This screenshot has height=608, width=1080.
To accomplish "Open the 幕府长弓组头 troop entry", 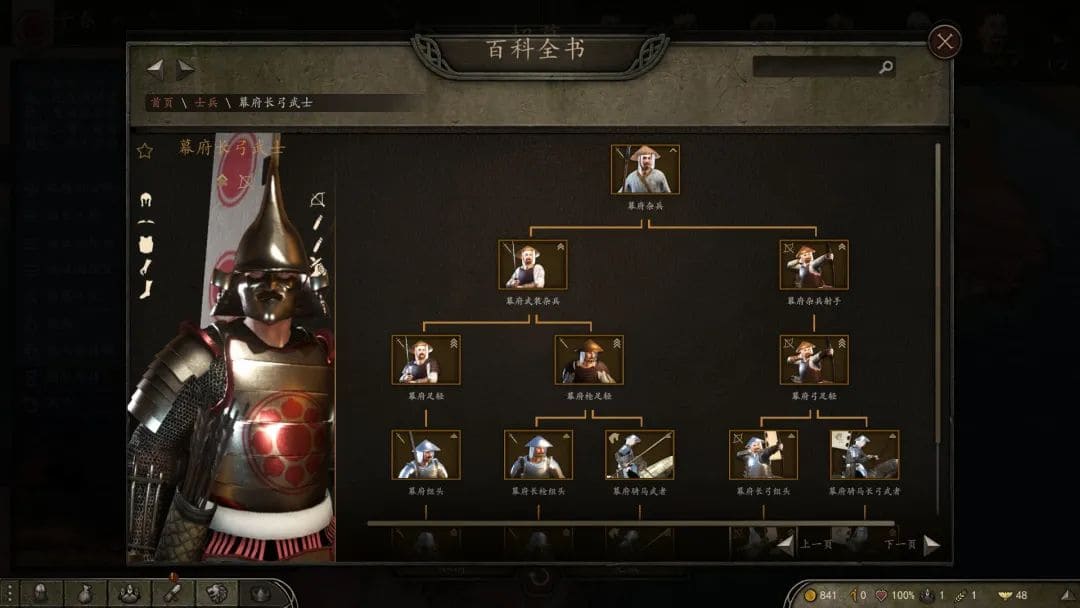I will (764, 455).
